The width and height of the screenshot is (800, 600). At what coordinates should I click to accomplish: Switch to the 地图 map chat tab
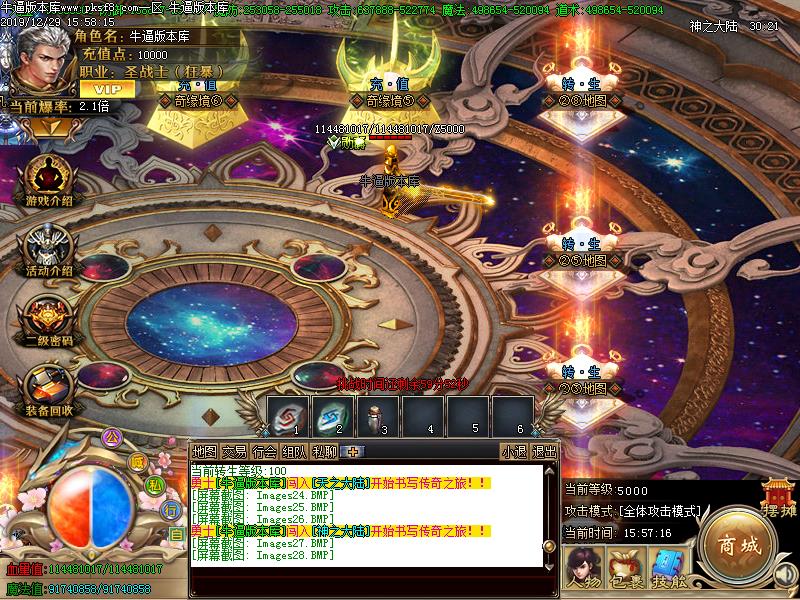pyautogui.click(x=204, y=452)
